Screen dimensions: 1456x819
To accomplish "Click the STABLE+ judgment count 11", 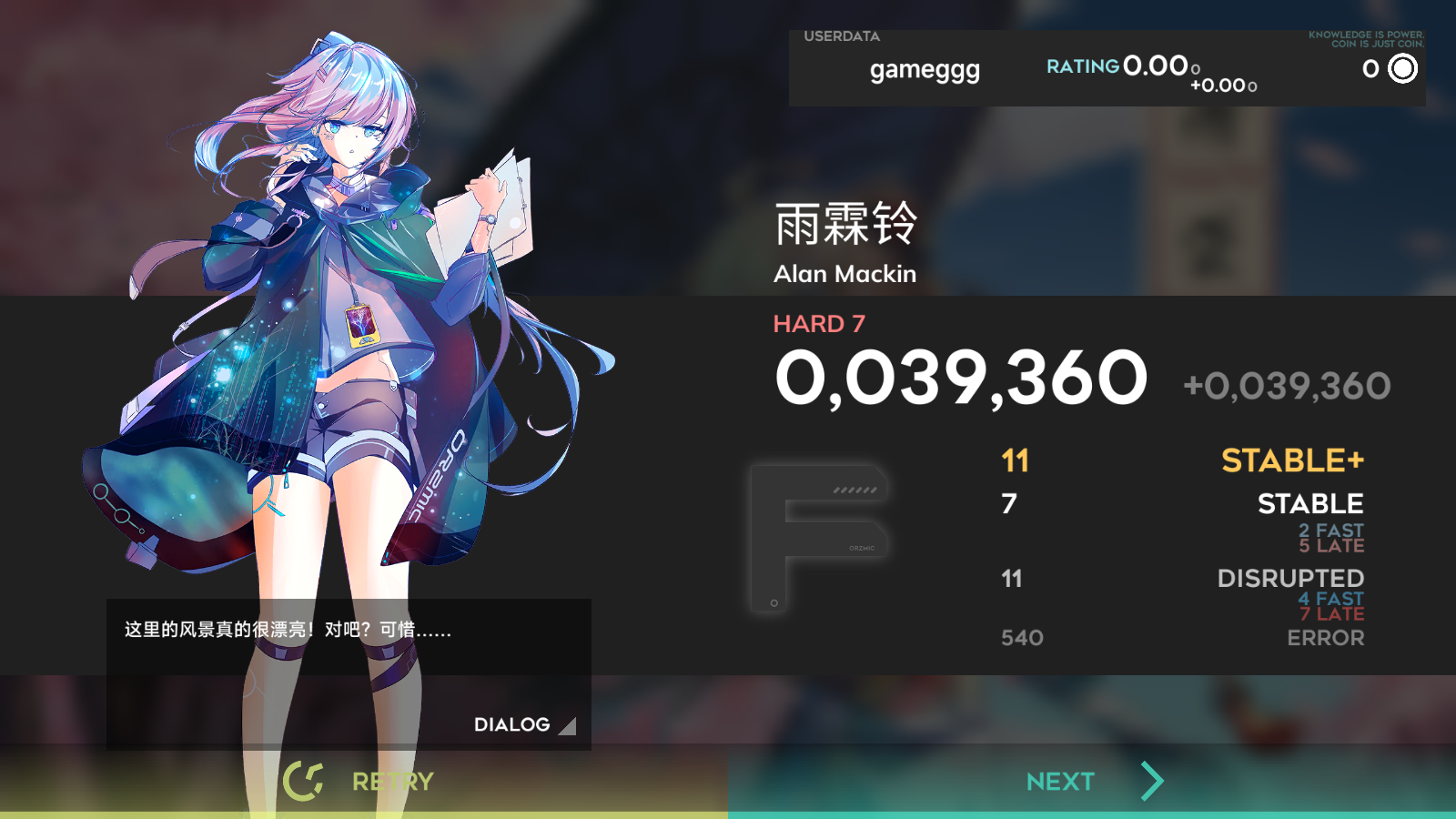I will 1016,461.
